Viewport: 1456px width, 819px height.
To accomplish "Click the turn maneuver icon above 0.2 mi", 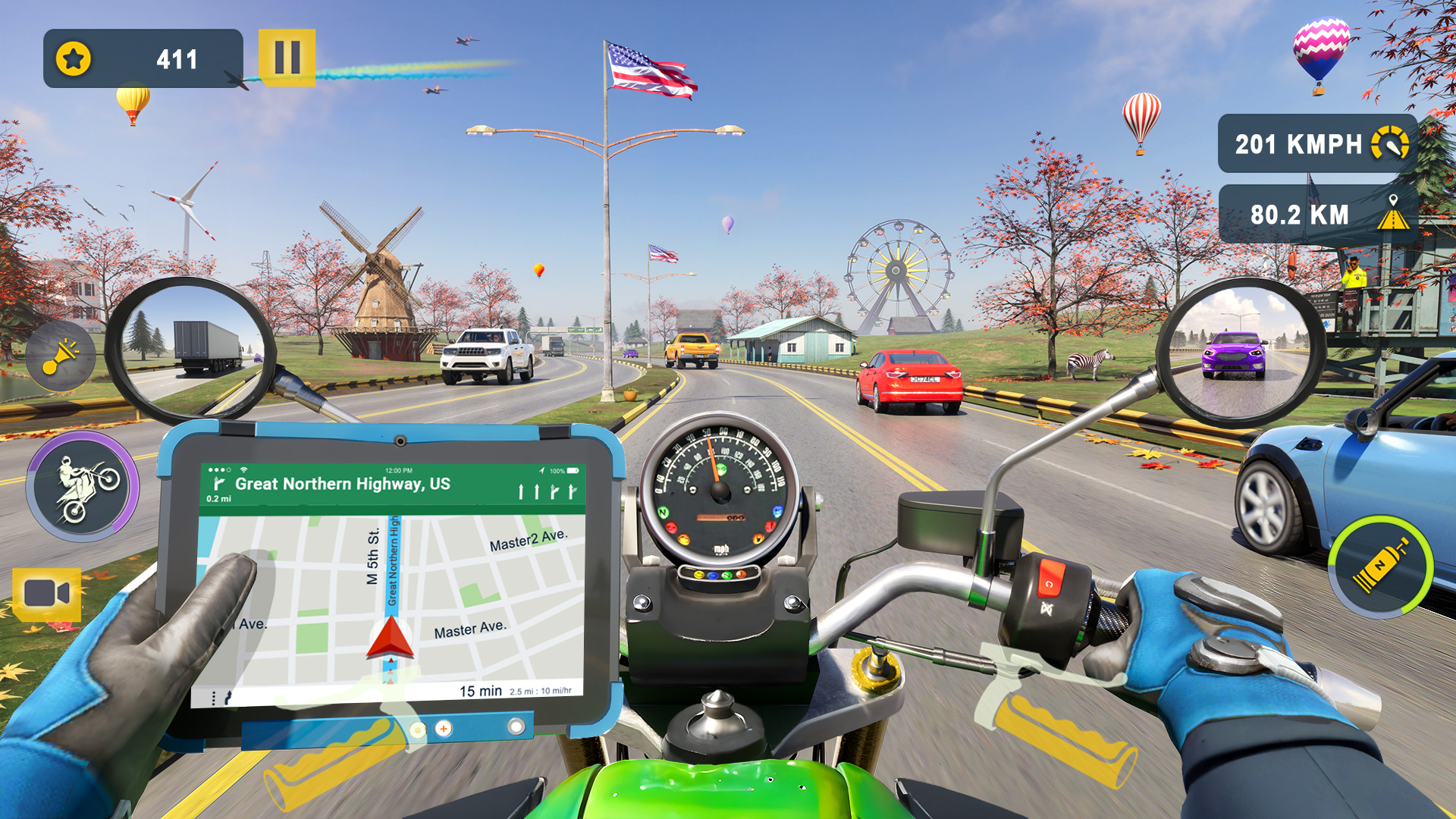I will point(220,483).
